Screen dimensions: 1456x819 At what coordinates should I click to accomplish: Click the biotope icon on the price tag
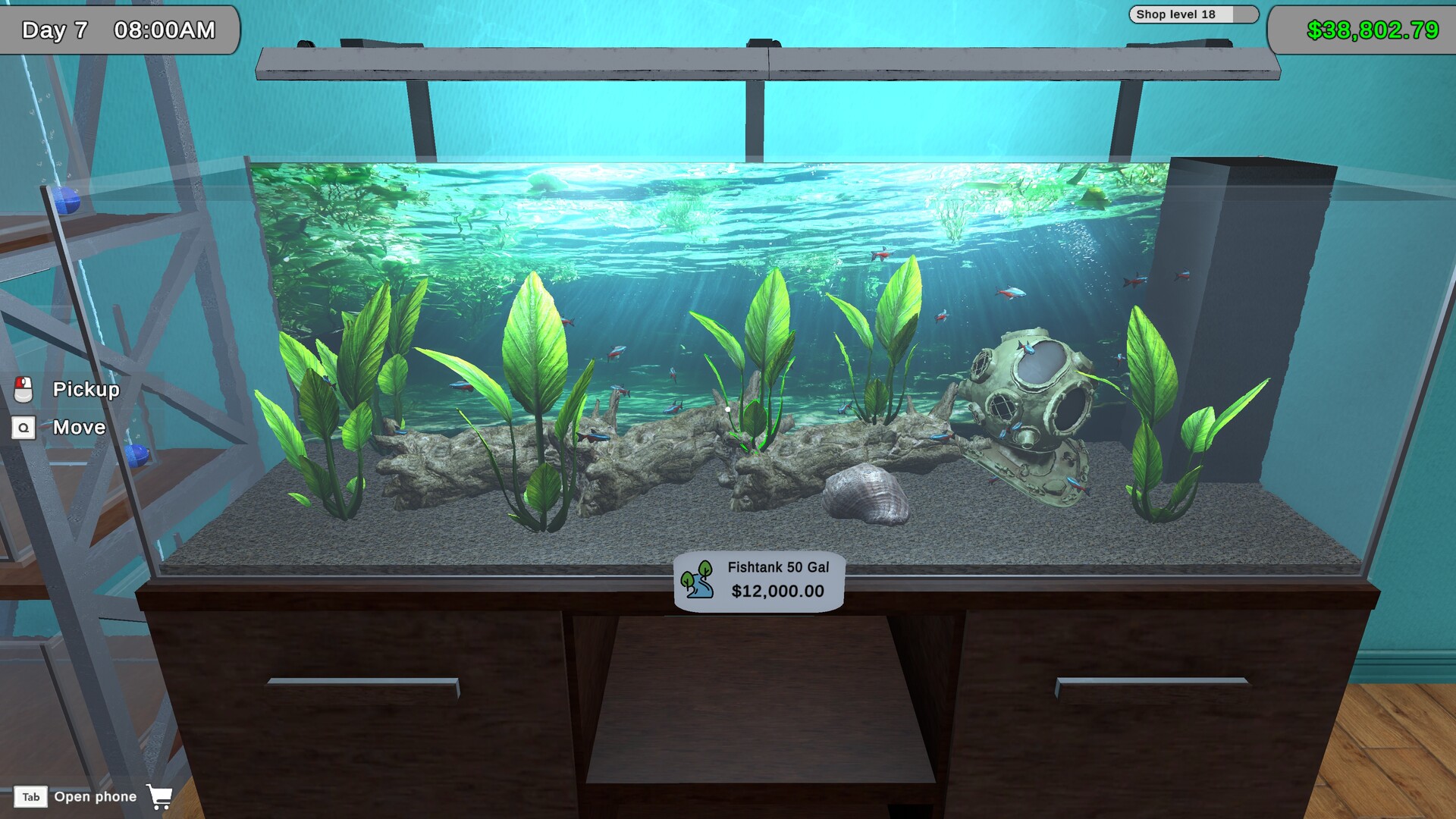pos(698,582)
